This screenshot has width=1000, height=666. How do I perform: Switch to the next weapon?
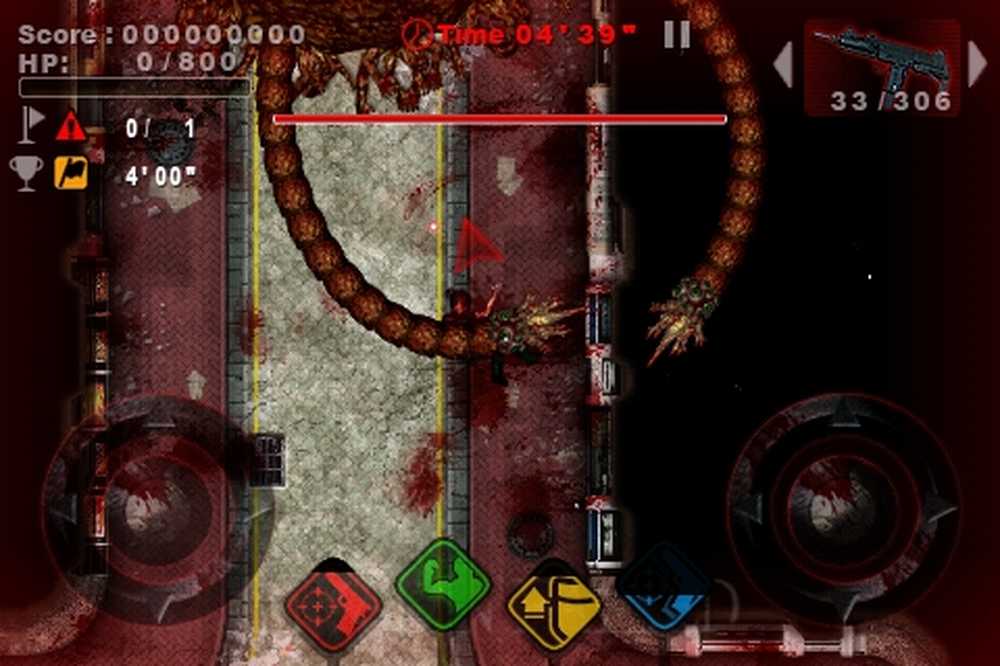coord(977,64)
